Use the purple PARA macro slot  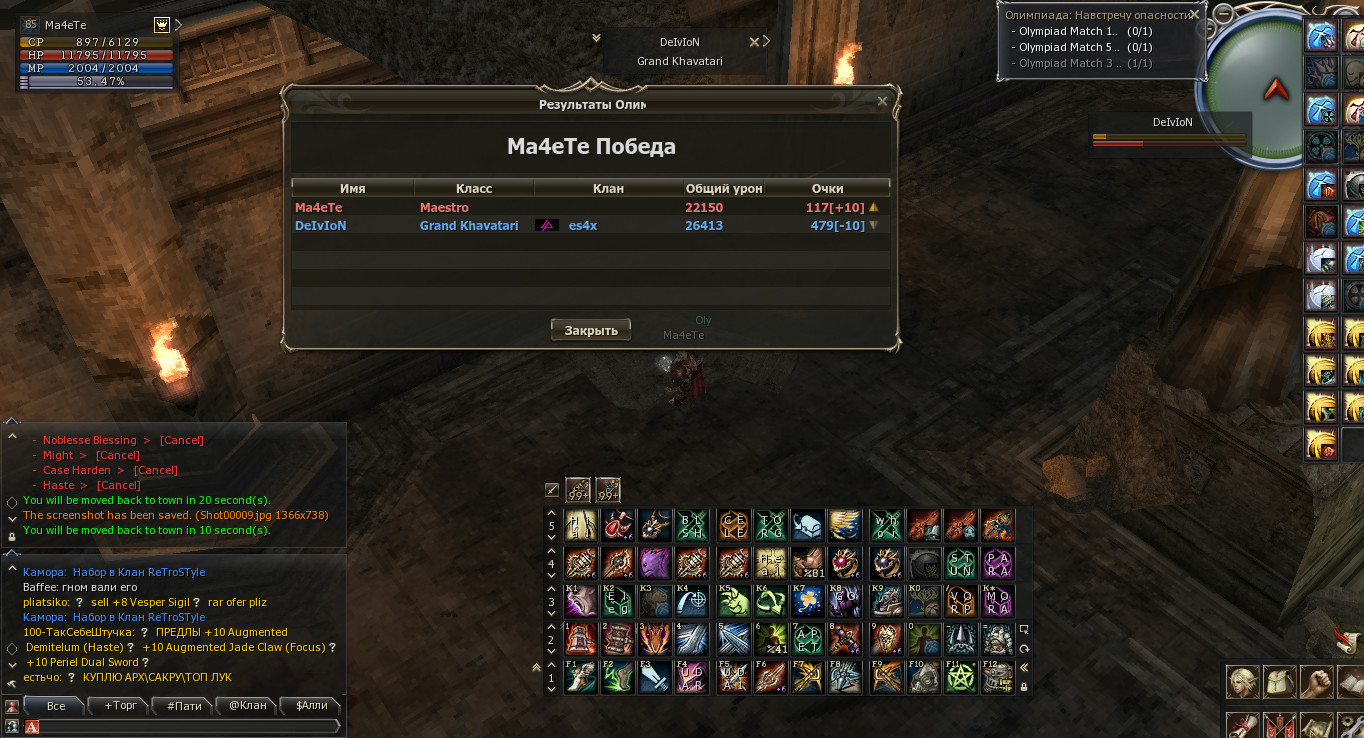coord(998,562)
